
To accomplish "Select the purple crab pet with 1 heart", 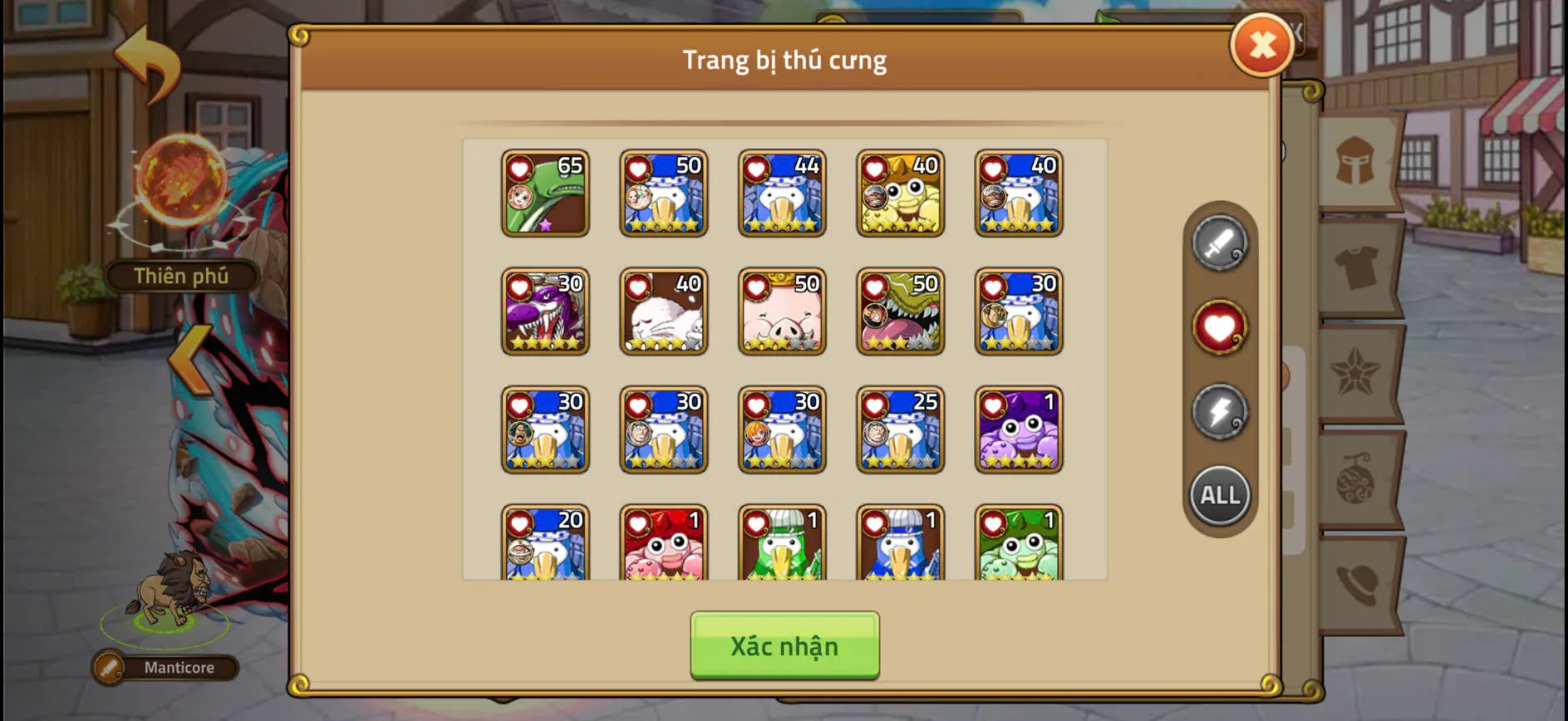I will [1018, 430].
